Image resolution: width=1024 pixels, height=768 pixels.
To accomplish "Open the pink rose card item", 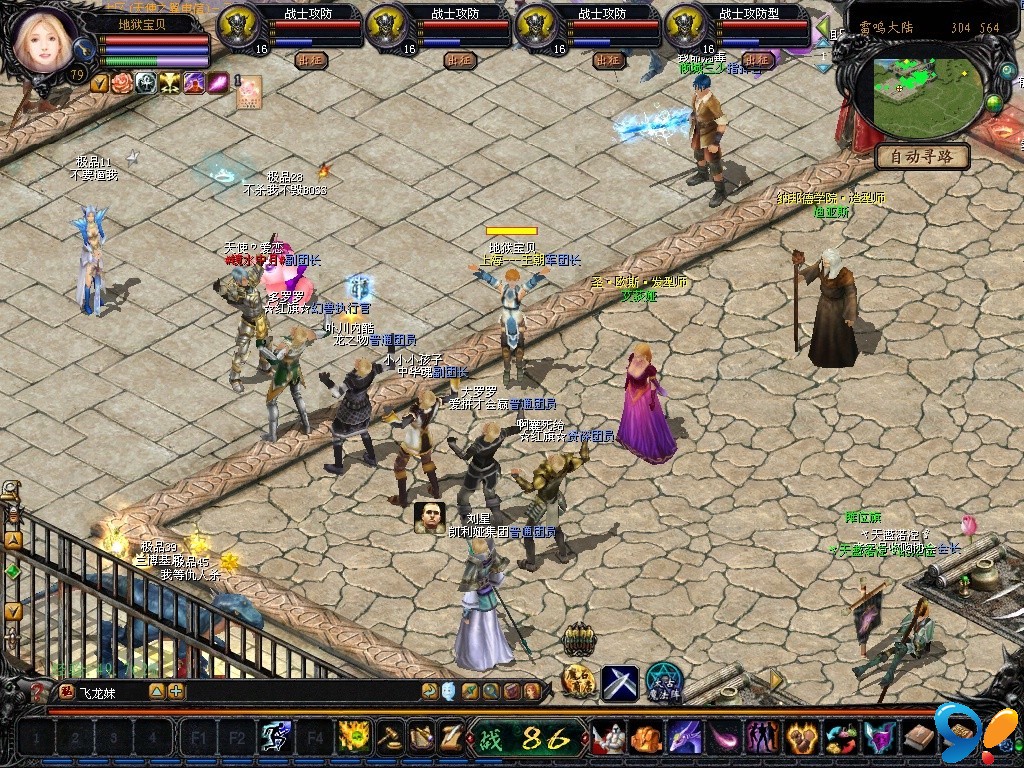I will (x=248, y=91).
